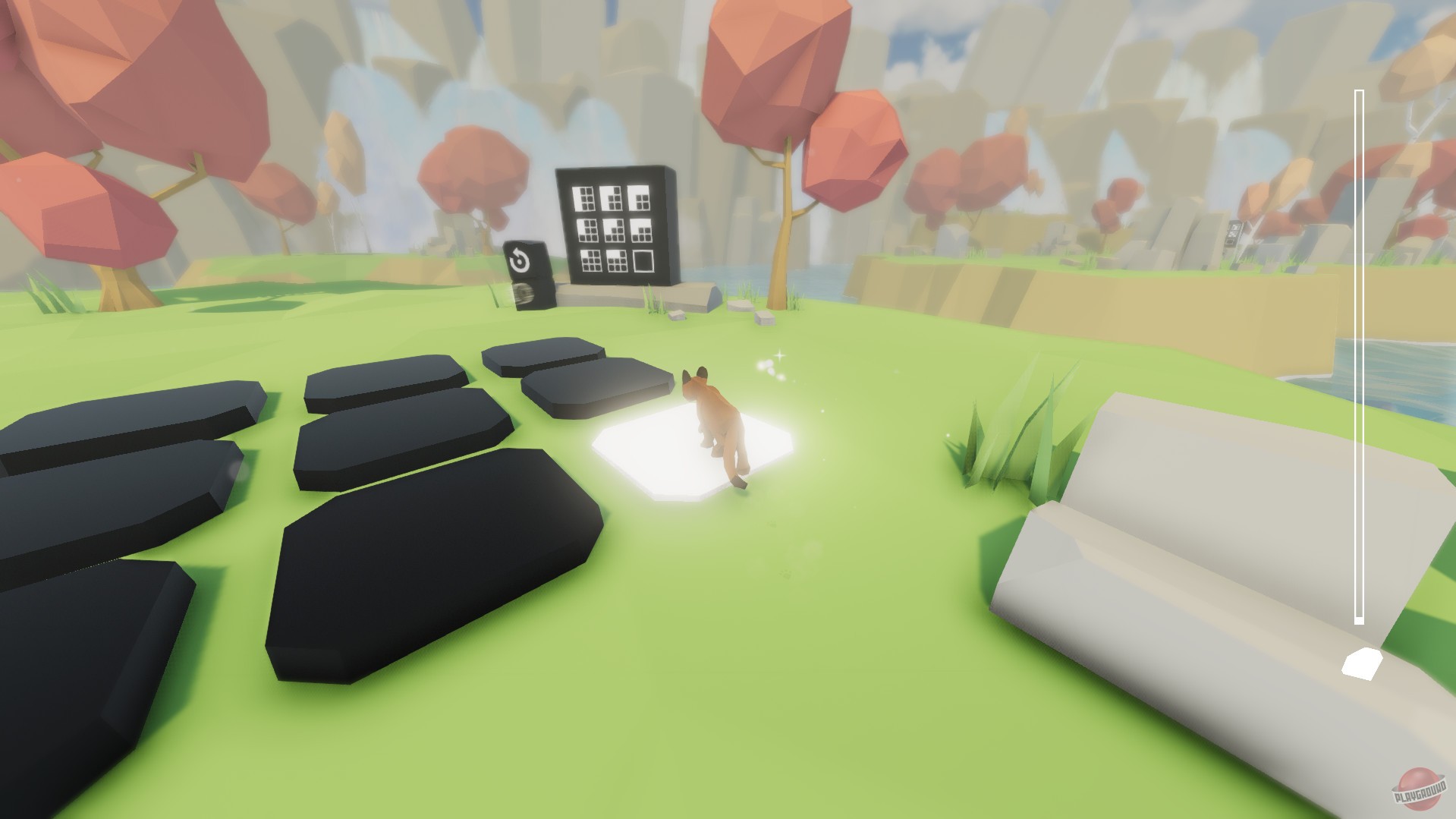Click the restart arrow icon on the signpost
Image resolution: width=1456 pixels, height=819 pixels.
click(x=520, y=260)
